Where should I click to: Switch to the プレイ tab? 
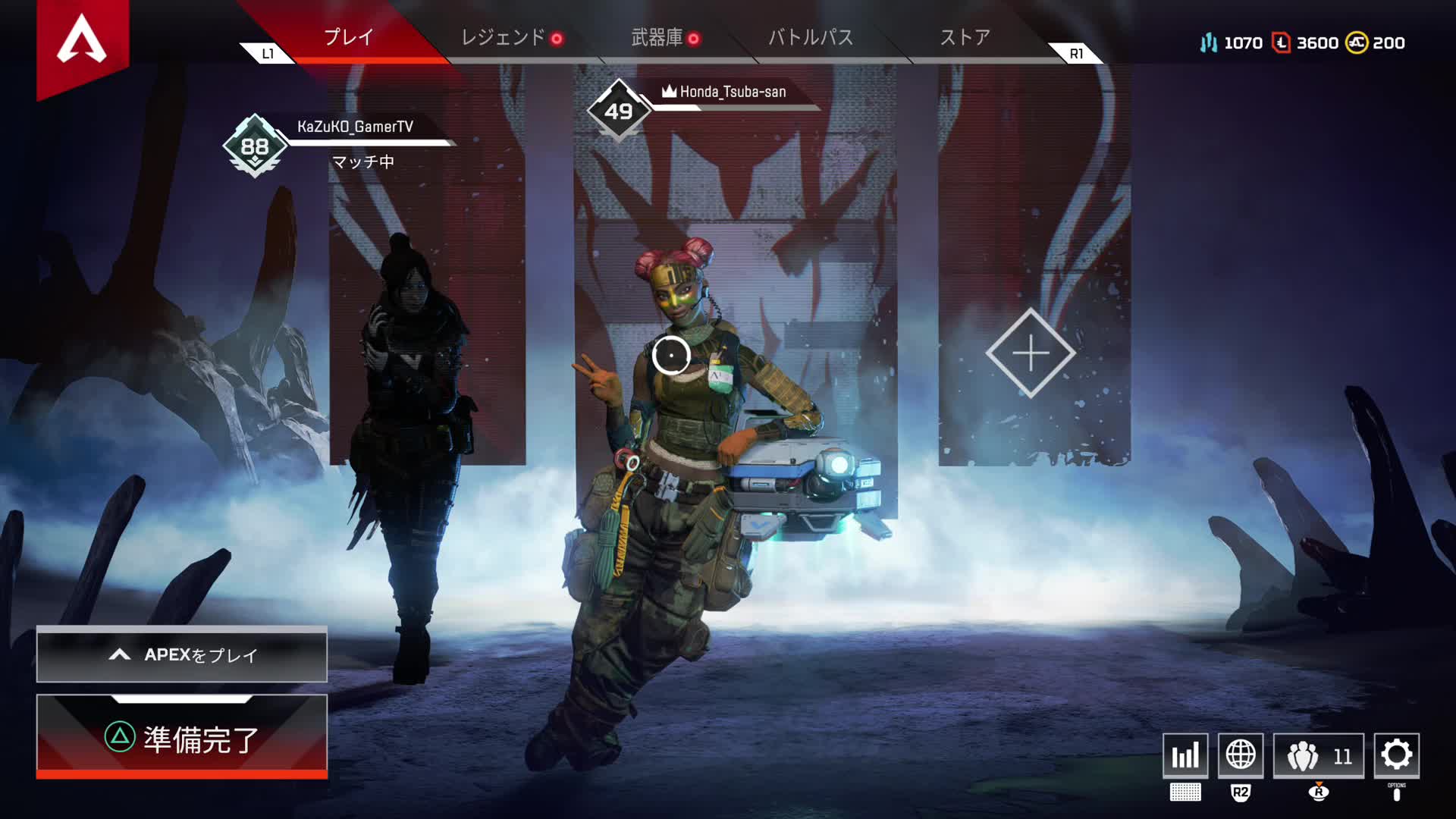(x=348, y=37)
